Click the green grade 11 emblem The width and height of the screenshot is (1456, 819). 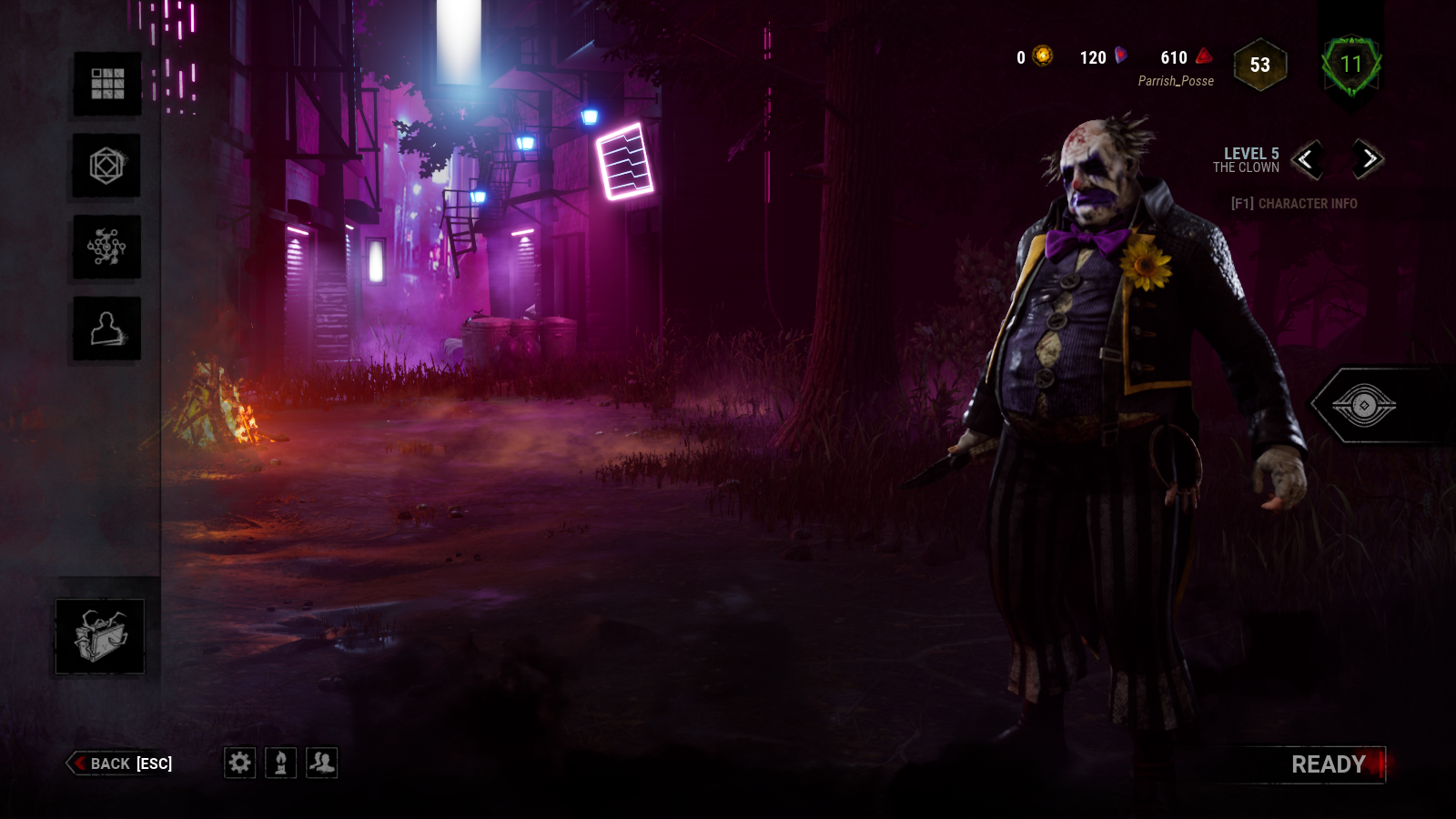[1350, 64]
